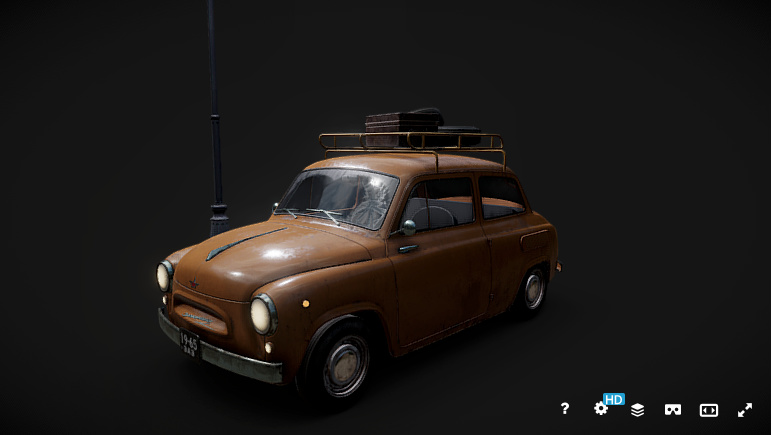Expand viewer to fullscreen
Screen dimensions: 773x435
[x=745, y=410]
